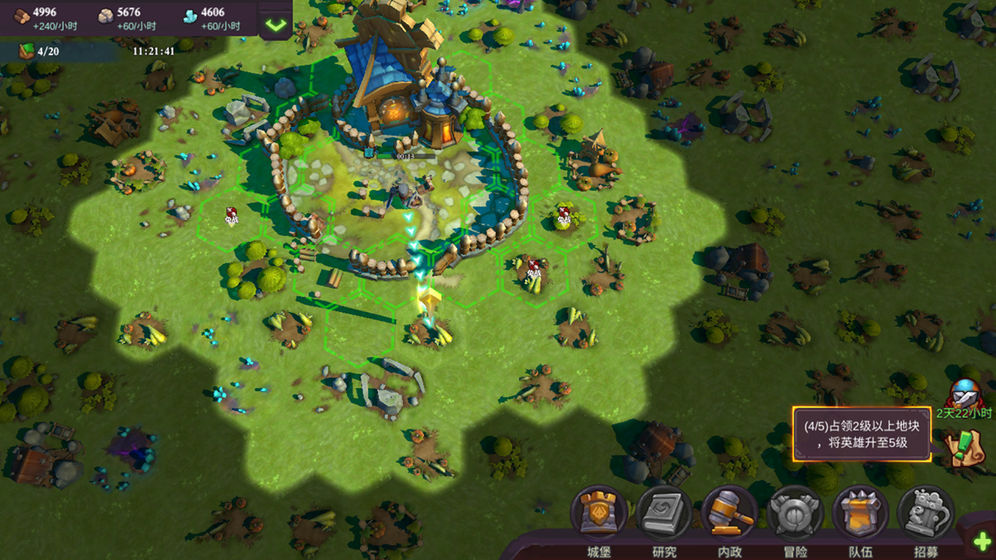Click the green plus button
The width and height of the screenshot is (996, 560).
978,540
